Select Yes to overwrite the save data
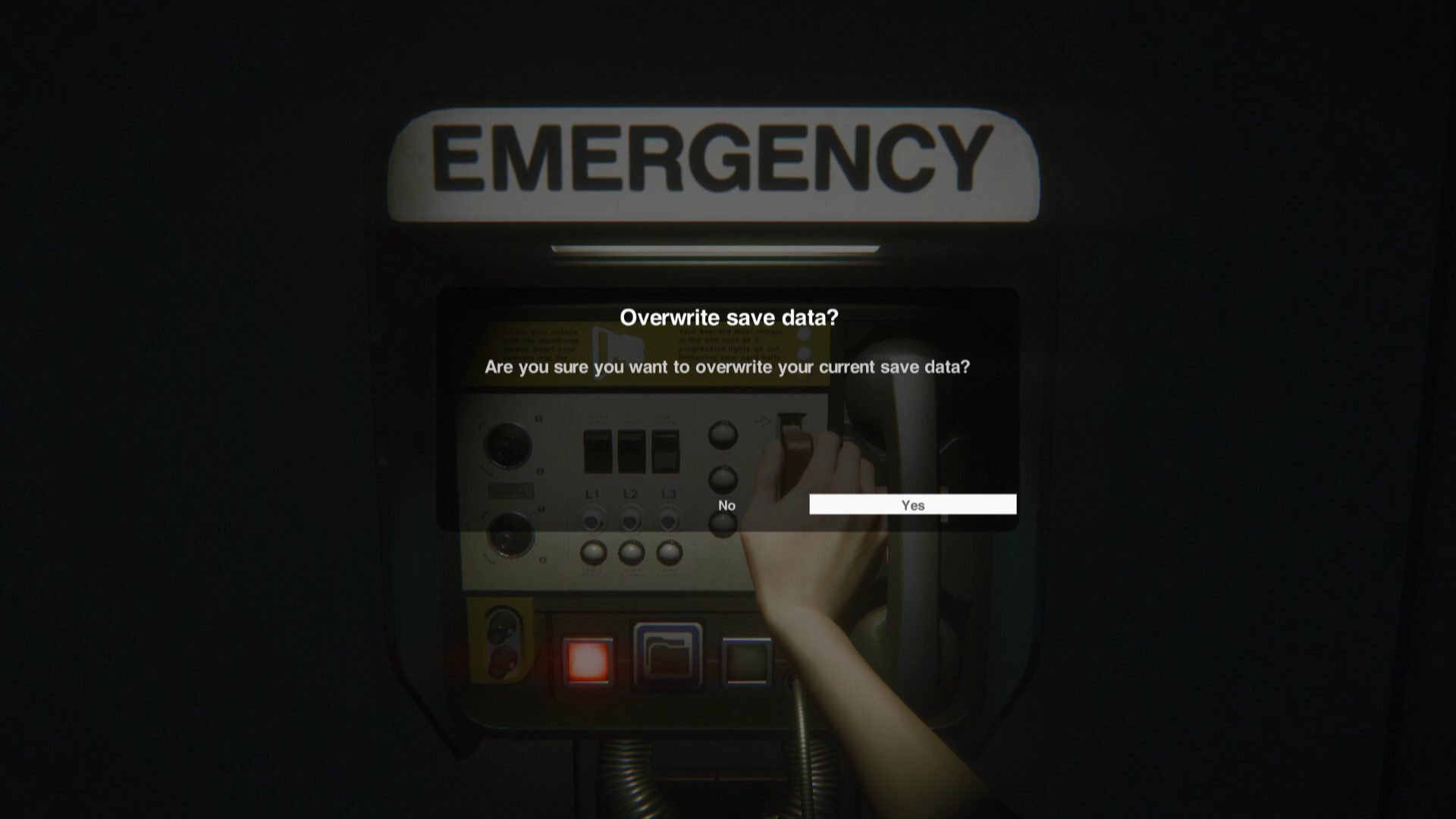The width and height of the screenshot is (1456, 819). [913, 504]
